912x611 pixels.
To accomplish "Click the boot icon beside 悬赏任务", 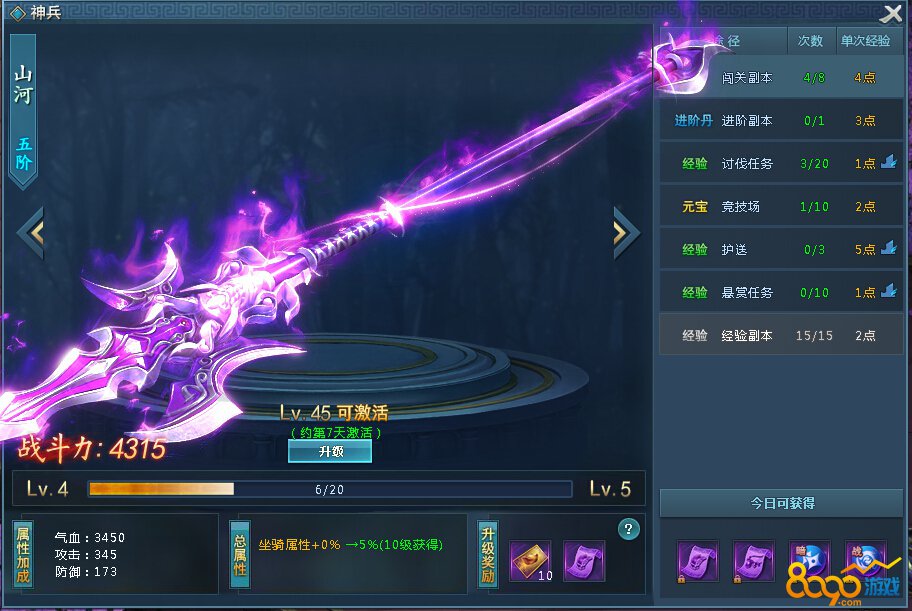I will click(889, 292).
